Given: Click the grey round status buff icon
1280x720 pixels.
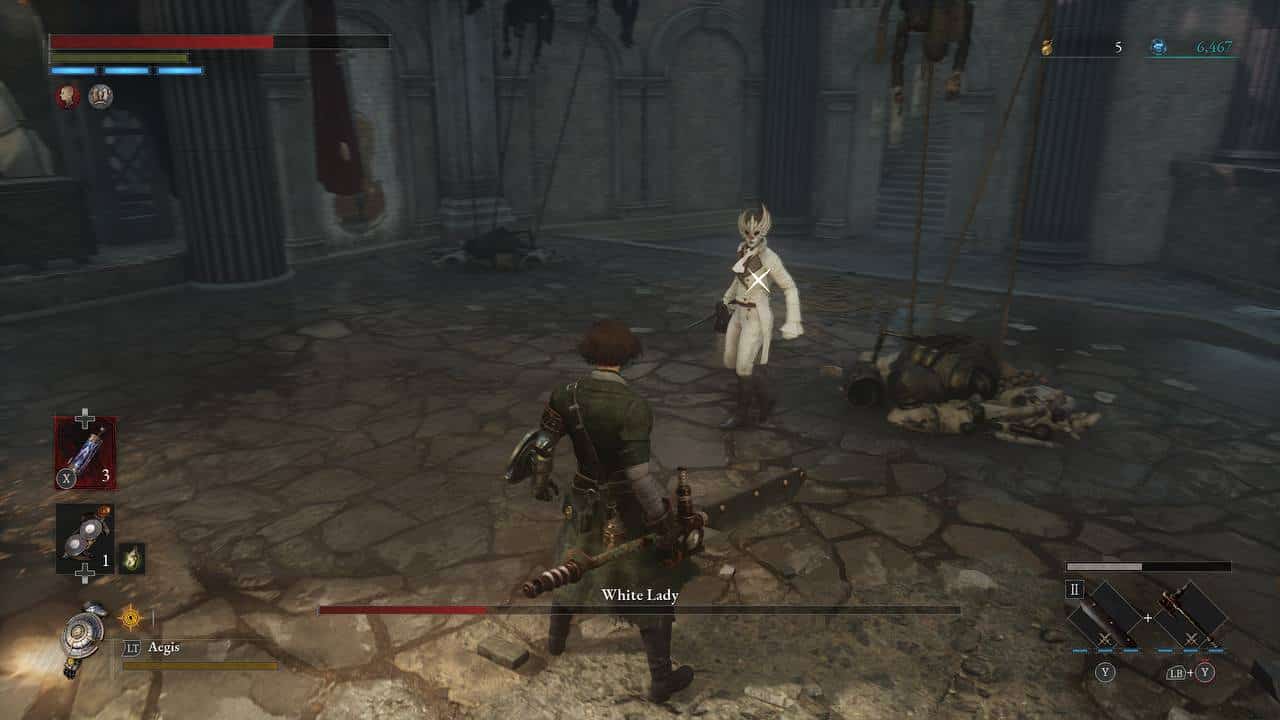Looking at the screenshot, I should click(100, 96).
